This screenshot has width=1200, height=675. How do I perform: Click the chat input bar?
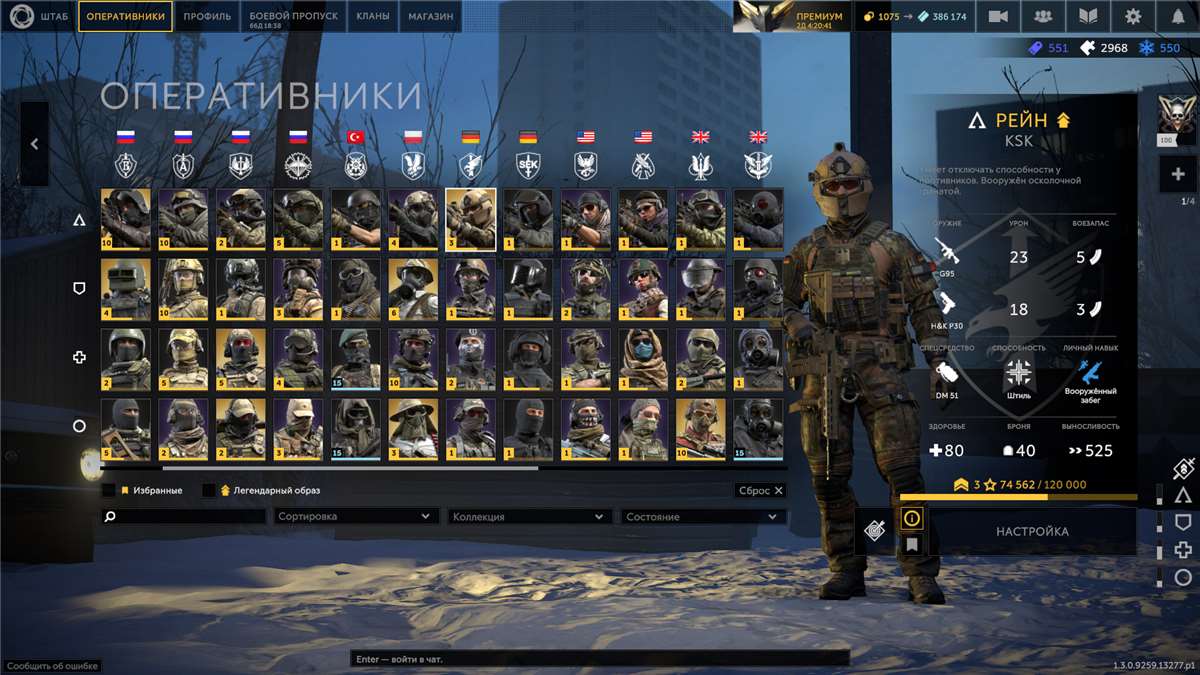[x=600, y=659]
